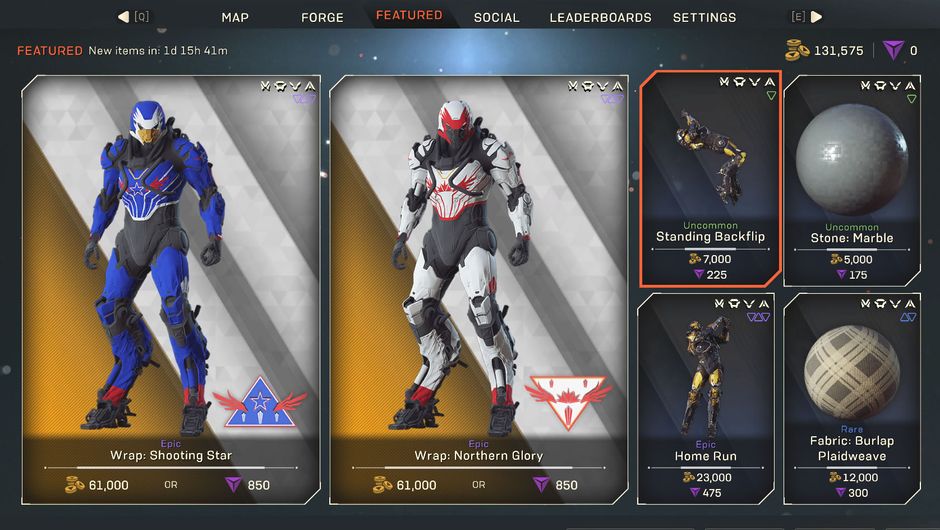This screenshot has width=940, height=530.
Task: Select the Fabric: Burlap Plaidweave card
Action: pos(852,397)
